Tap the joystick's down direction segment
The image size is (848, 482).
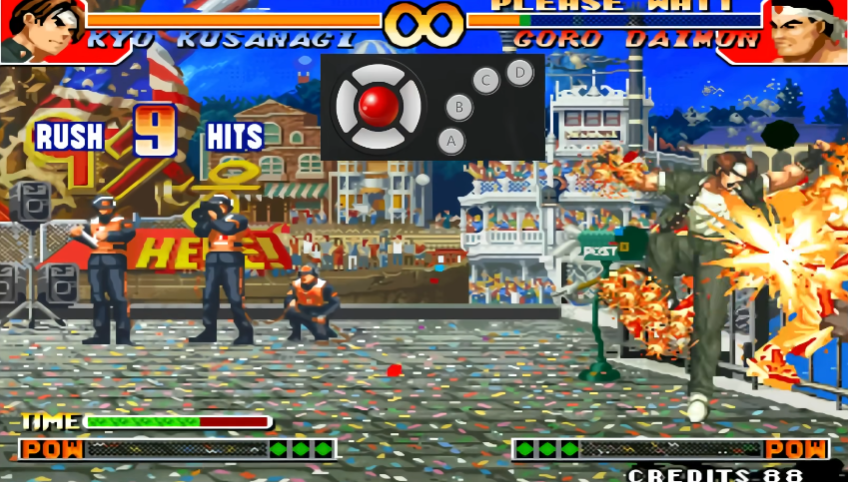coord(379,137)
